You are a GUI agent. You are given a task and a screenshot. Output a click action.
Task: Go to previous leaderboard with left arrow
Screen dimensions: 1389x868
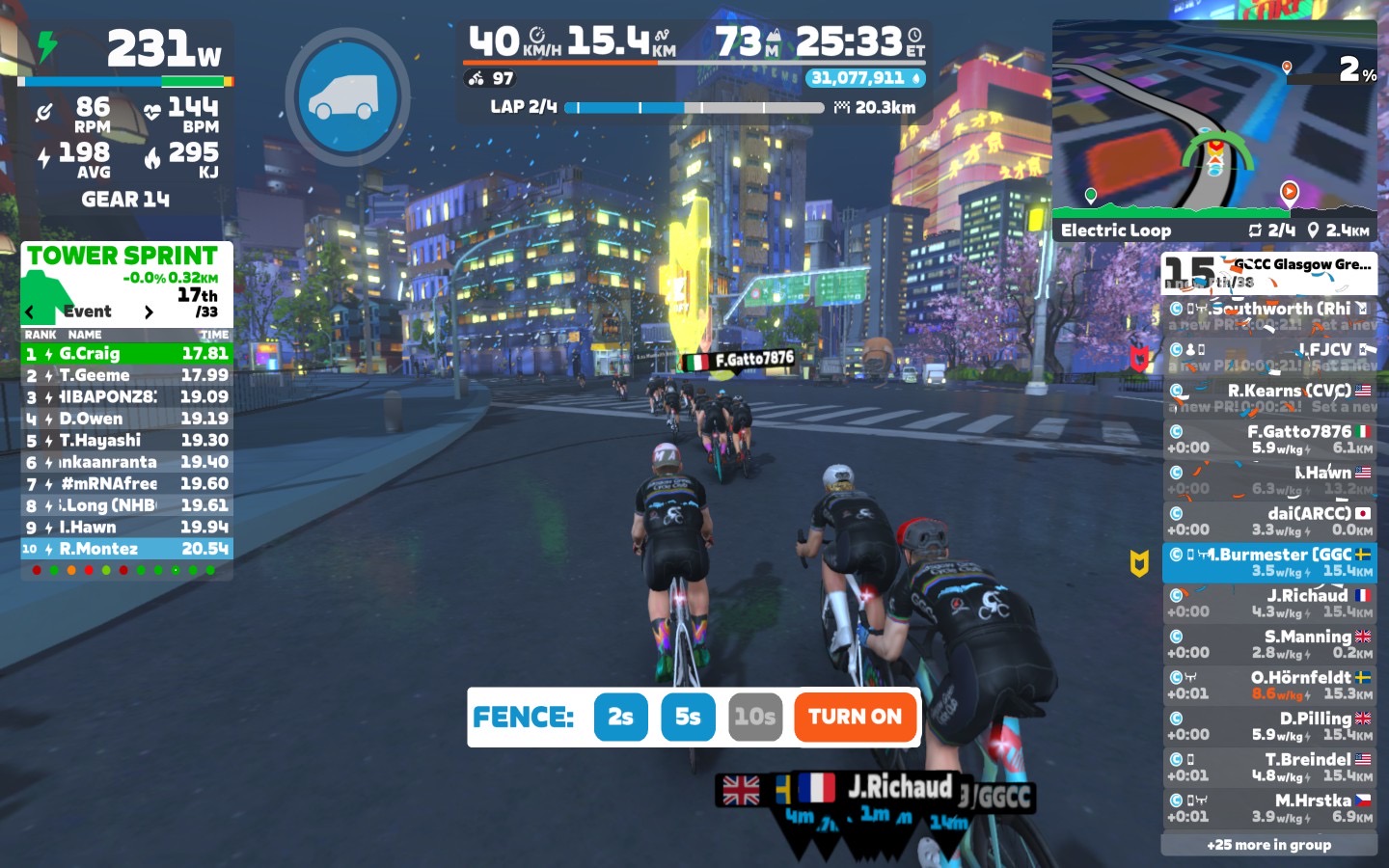coord(31,312)
